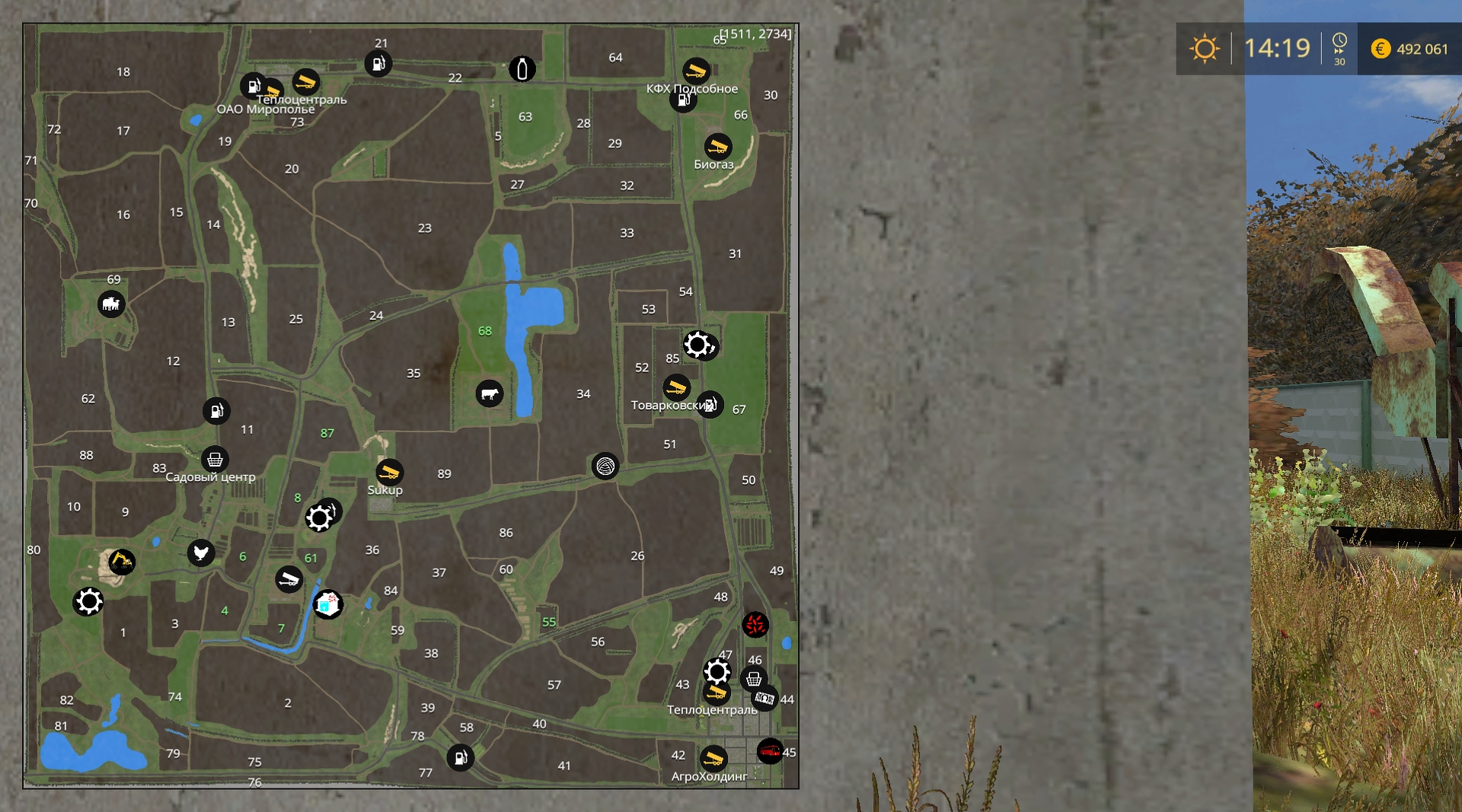1462x812 pixels.
Task: Select the milk bottle map marker
Action: (522, 69)
